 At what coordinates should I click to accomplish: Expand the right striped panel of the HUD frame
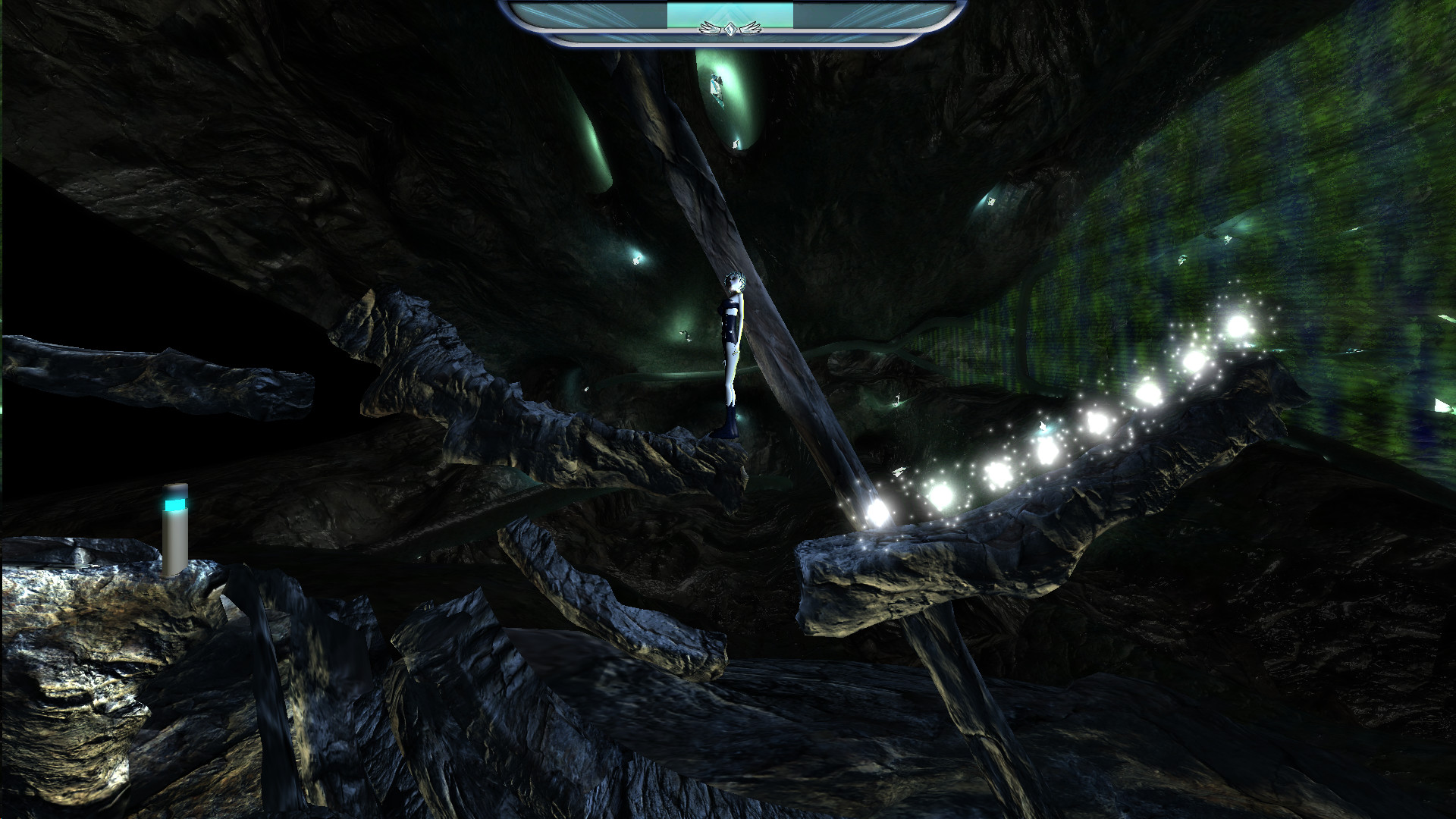pos(872,15)
